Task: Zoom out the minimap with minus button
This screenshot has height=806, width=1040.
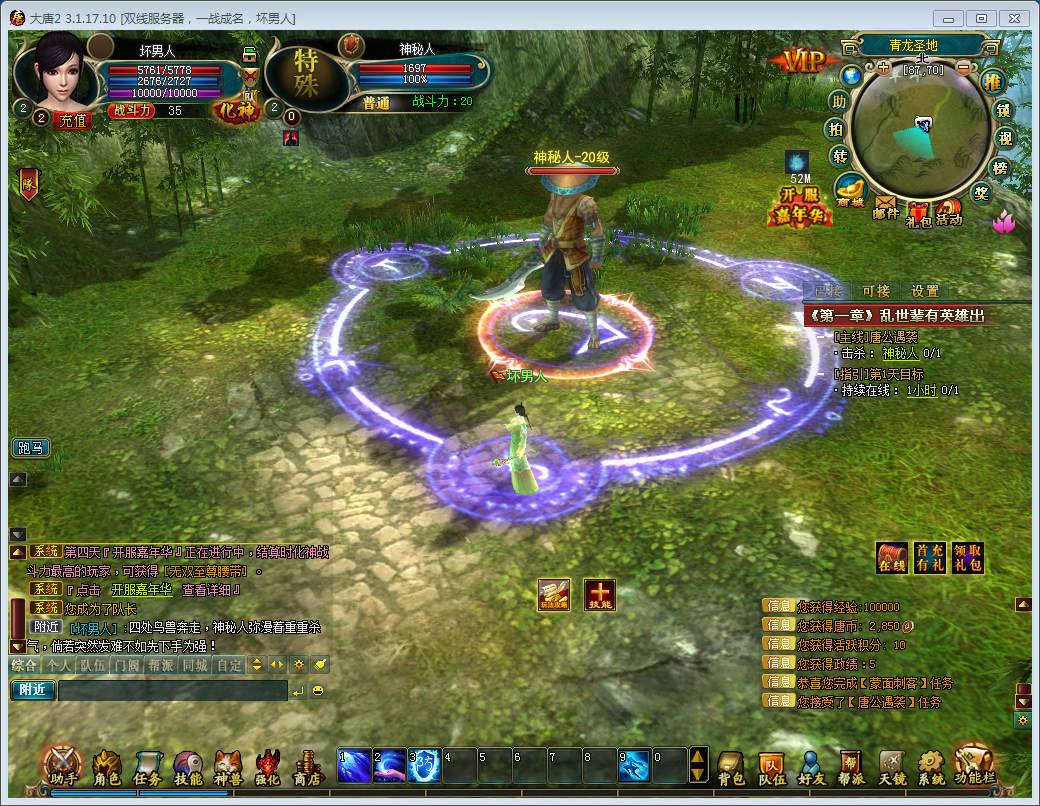Action: click(963, 68)
